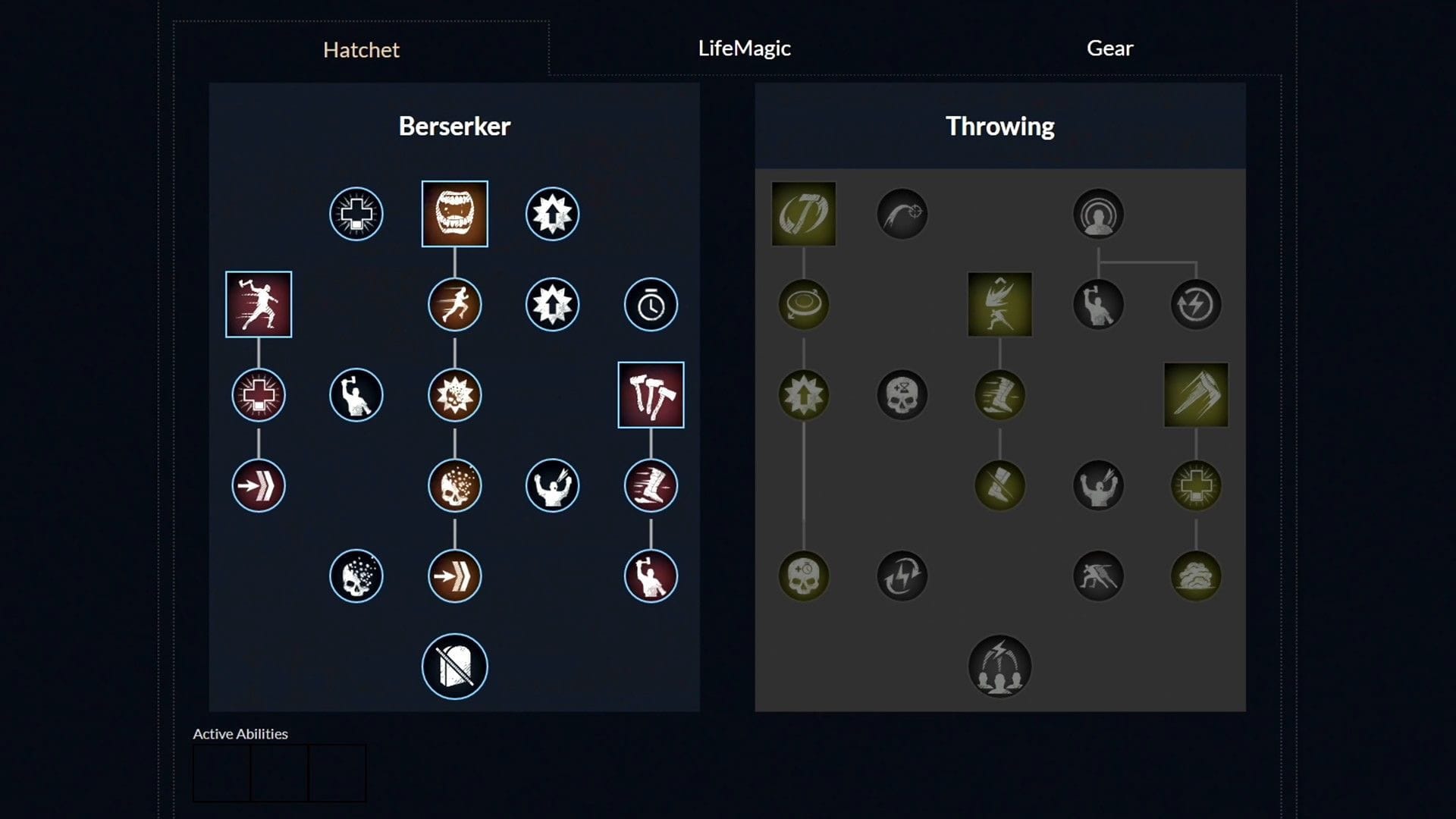Select the crossed-out shield perk at Berserker tree bottom
The width and height of the screenshot is (1456, 819).
pos(455,665)
